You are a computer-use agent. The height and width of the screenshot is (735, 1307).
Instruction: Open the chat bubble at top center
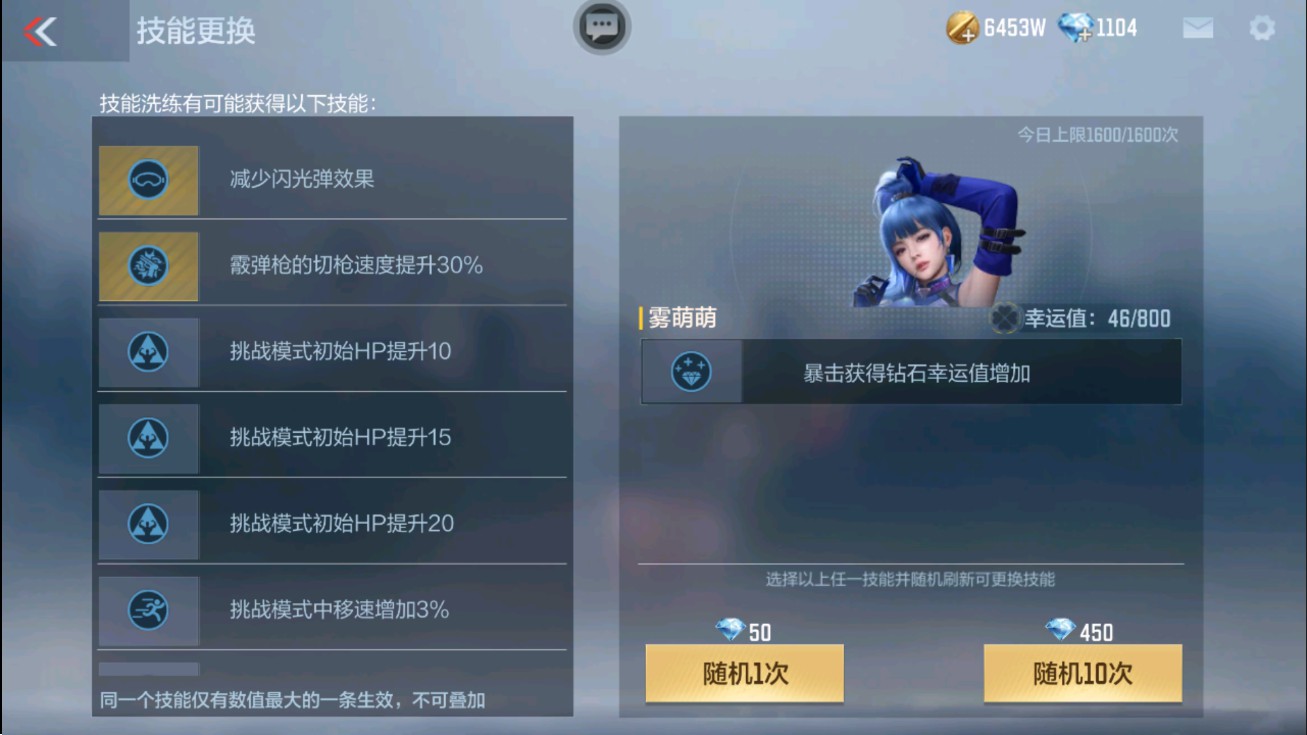point(600,28)
